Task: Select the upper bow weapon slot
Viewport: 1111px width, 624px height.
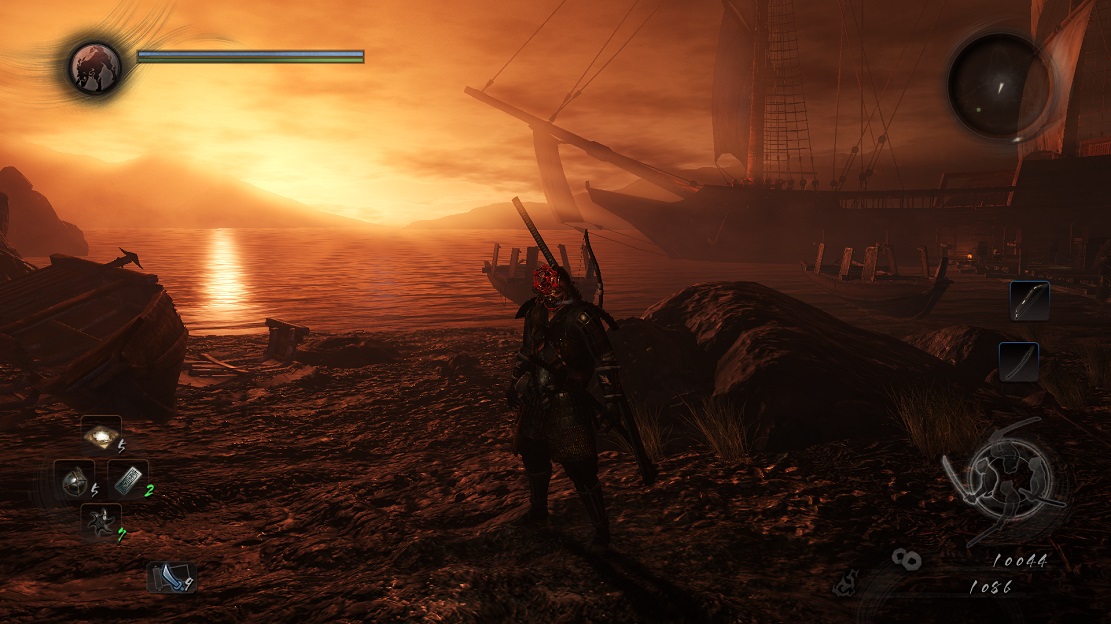Action: tap(1029, 300)
